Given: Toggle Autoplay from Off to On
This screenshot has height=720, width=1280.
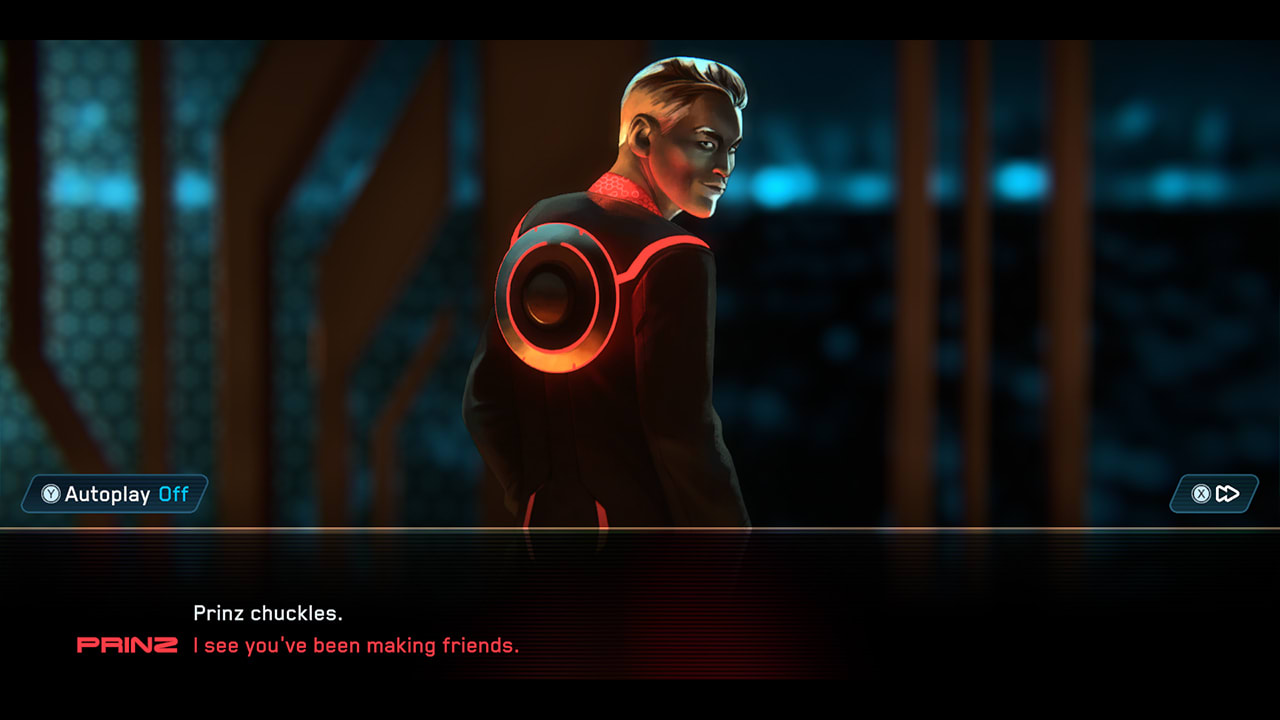Looking at the screenshot, I should point(112,493).
